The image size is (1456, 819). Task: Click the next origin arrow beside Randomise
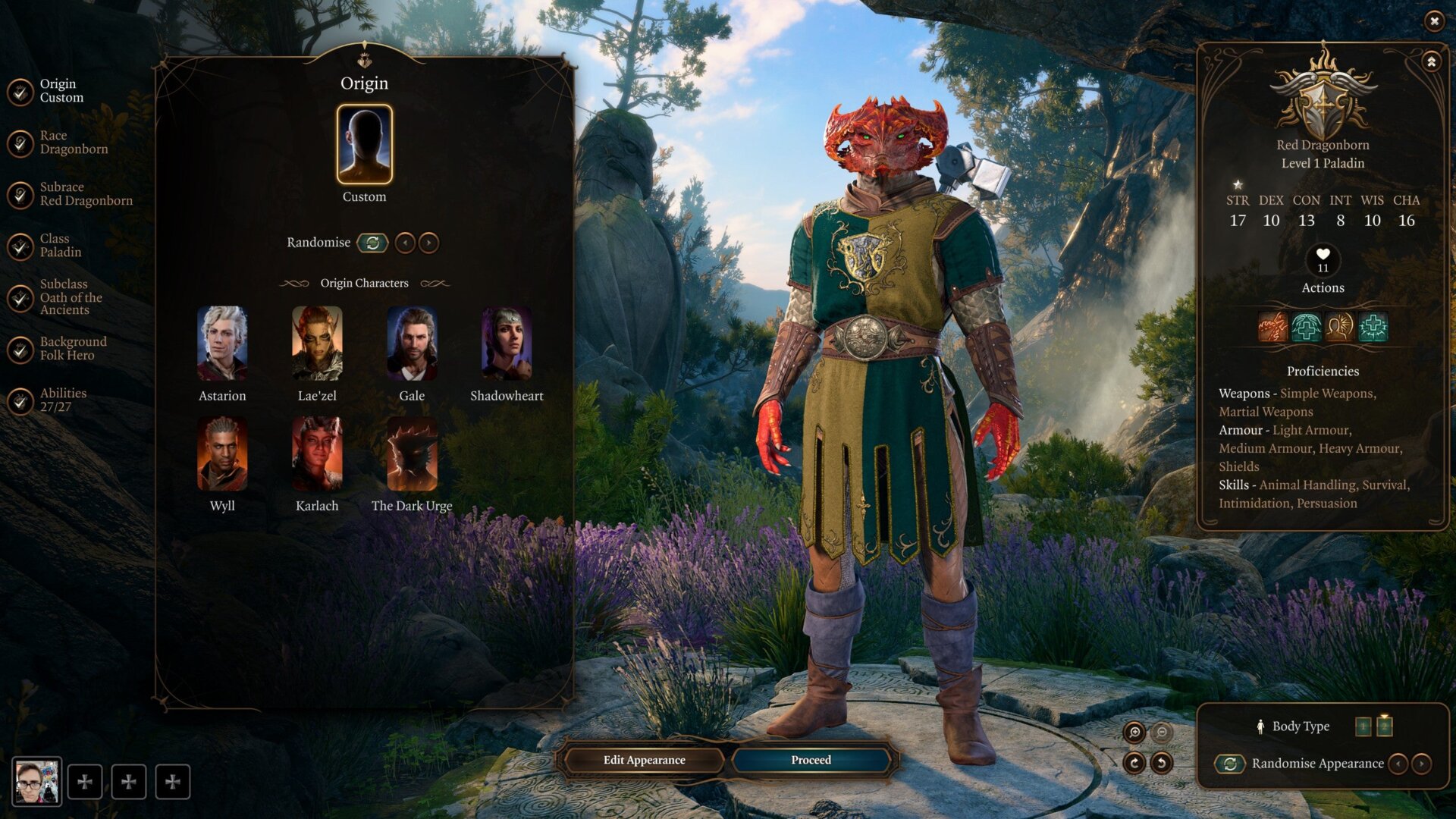[429, 243]
